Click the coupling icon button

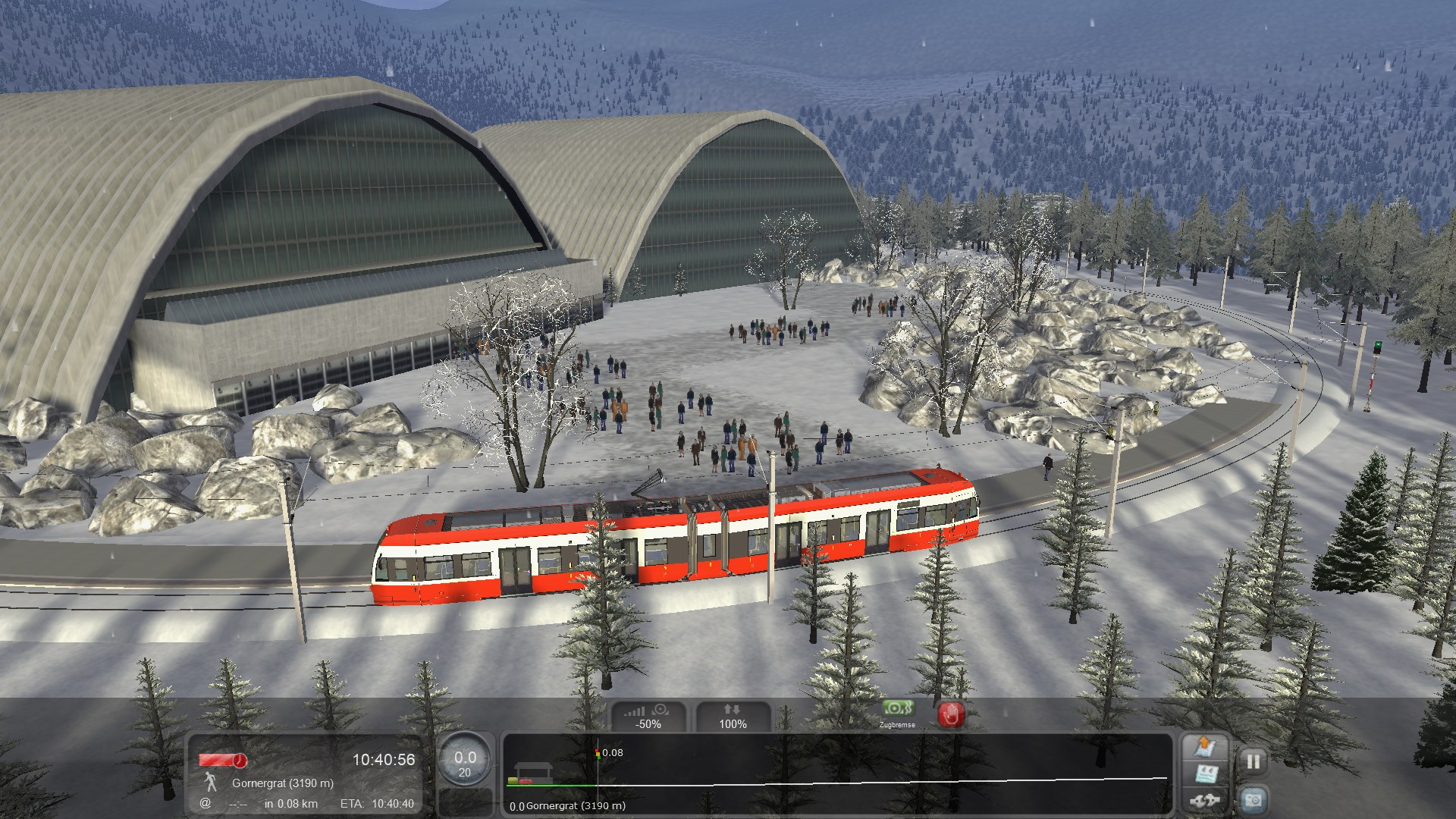[1205, 800]
